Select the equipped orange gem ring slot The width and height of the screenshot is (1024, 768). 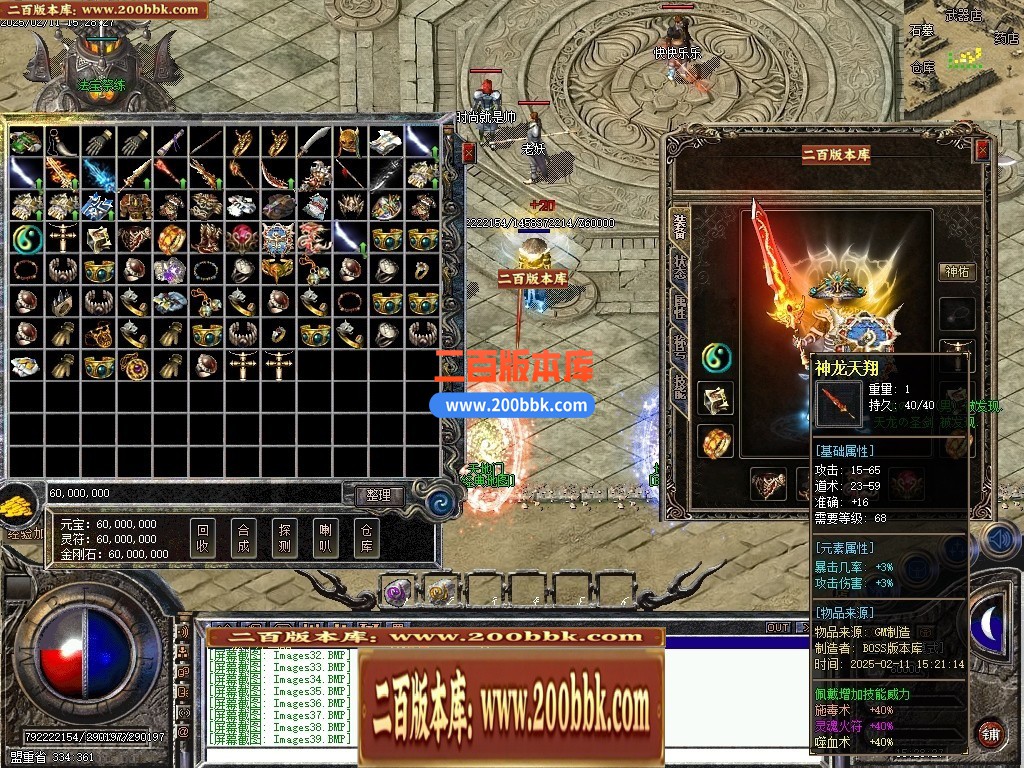(x=715, y=441)
